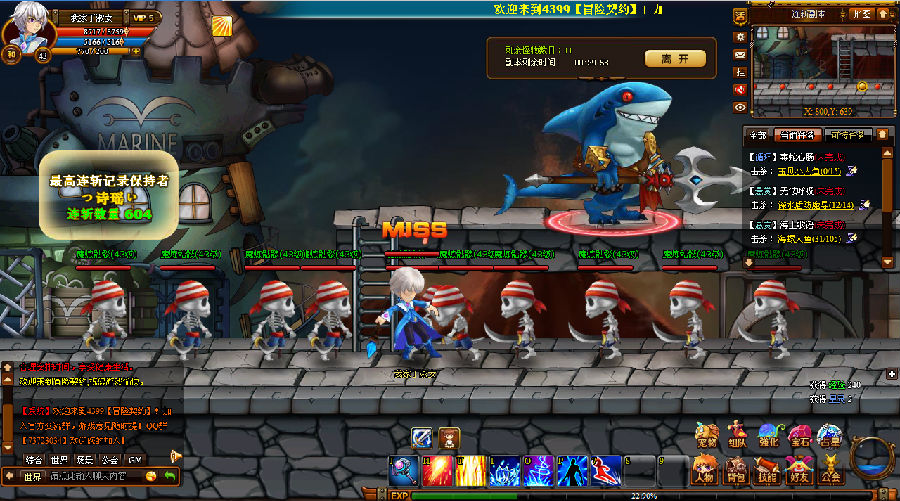Switch chat to the 公会 tab
Image resolution: width=900 pixels, height=501 pixels.
click(x=108, y=458)
